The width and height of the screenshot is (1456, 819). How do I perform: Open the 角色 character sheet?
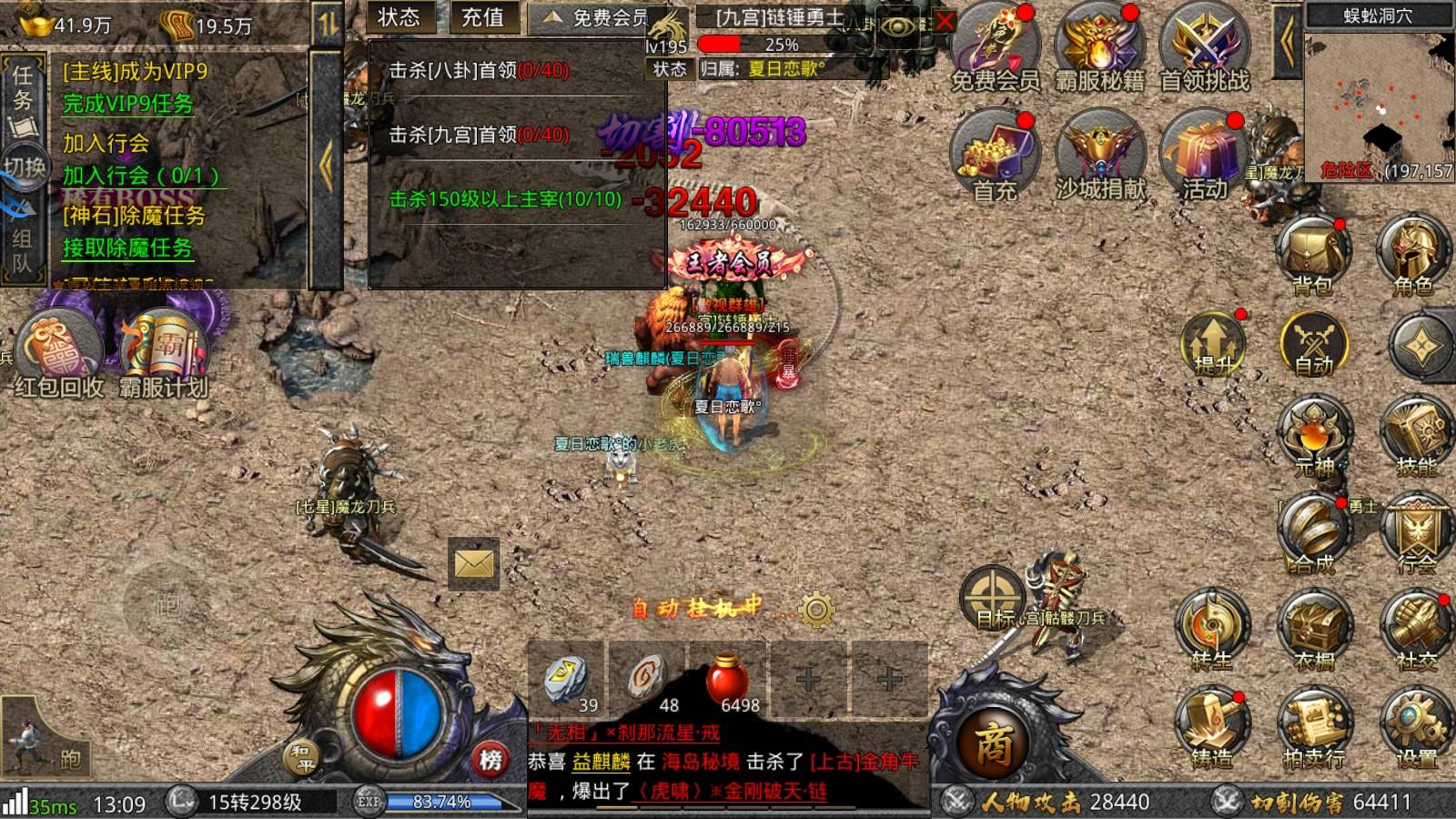point(1413,256)
